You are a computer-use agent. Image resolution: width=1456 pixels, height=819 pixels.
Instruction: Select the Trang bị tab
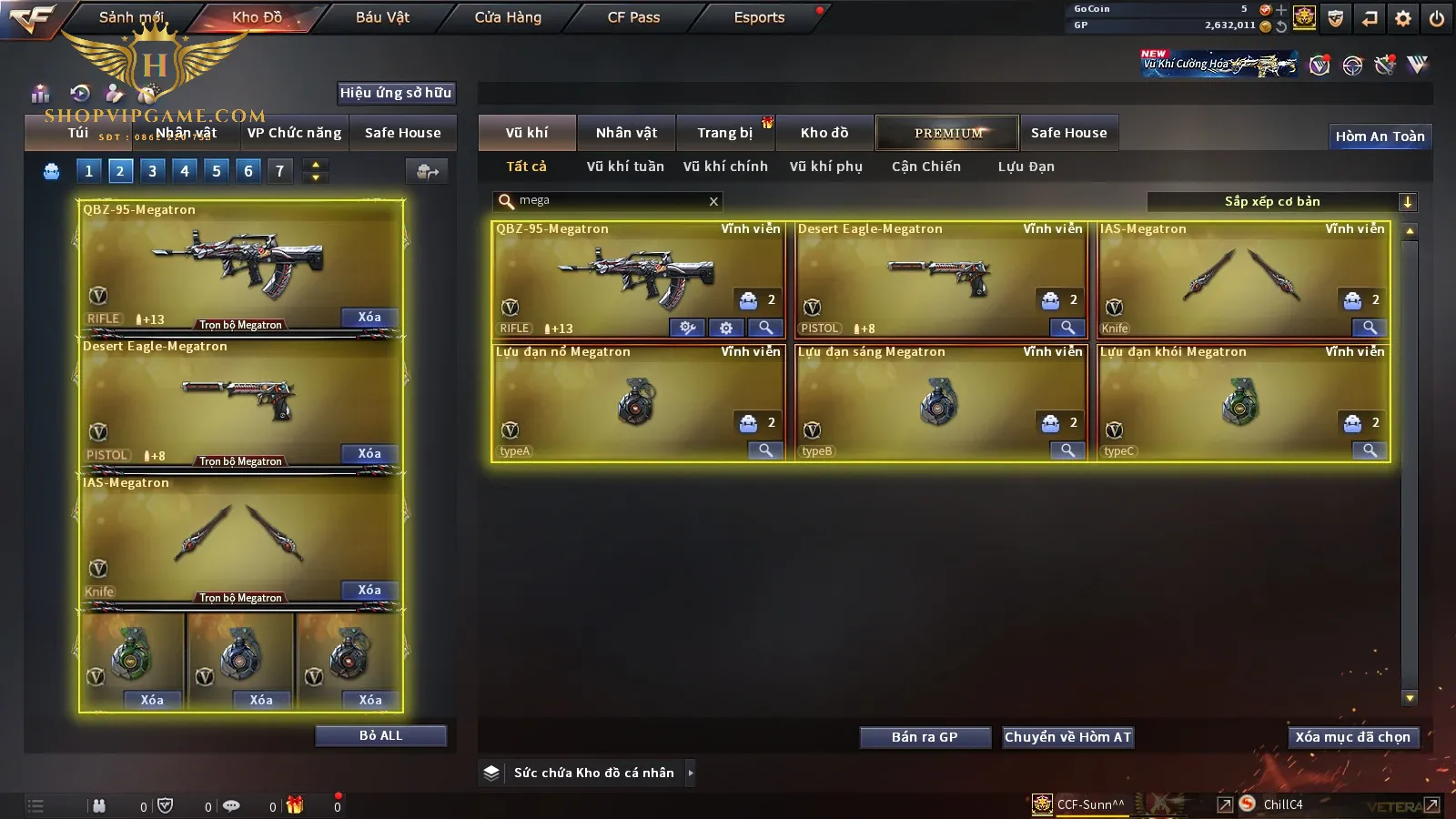[x=724, y=133]
